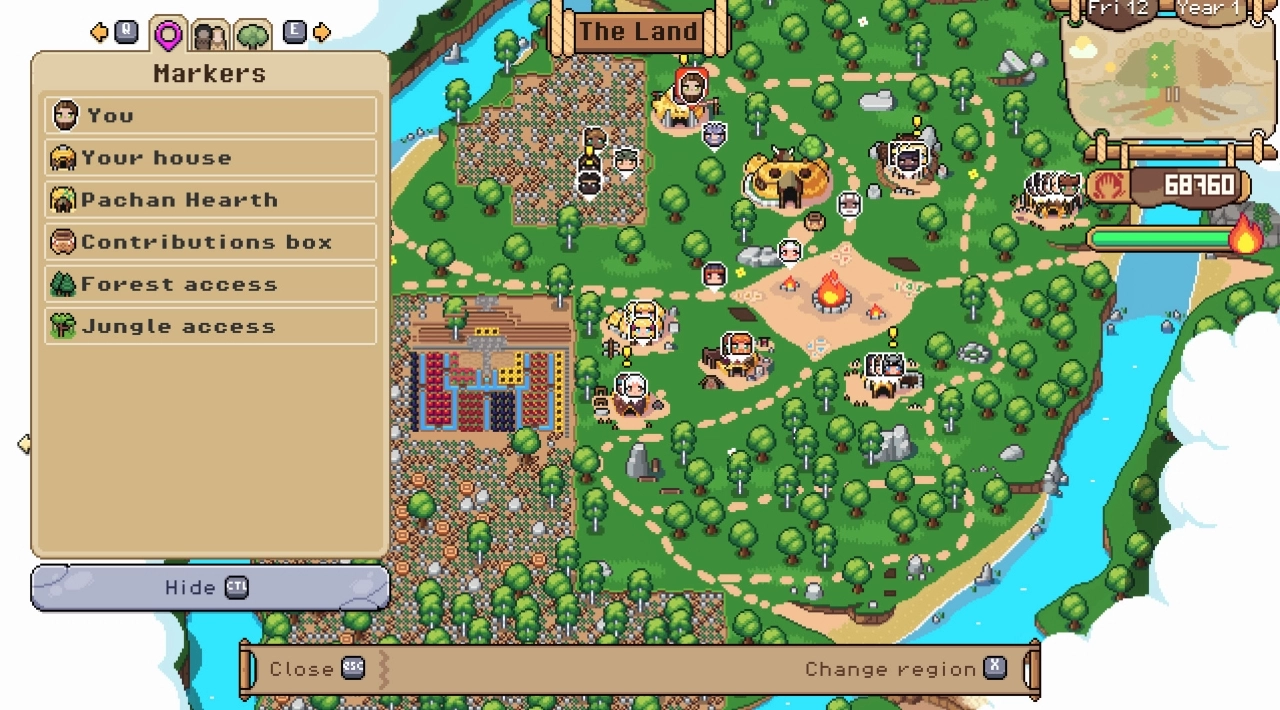Click the Change region button
1280x710 pixels.
[905, 669]
